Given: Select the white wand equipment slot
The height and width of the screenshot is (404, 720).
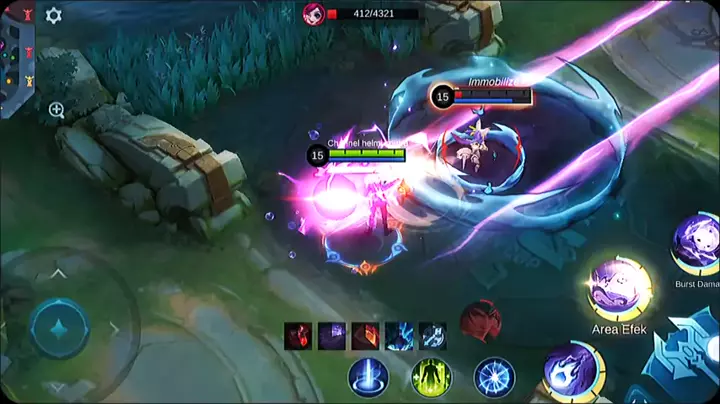Looking at the screenshot, I should (433, 336).
